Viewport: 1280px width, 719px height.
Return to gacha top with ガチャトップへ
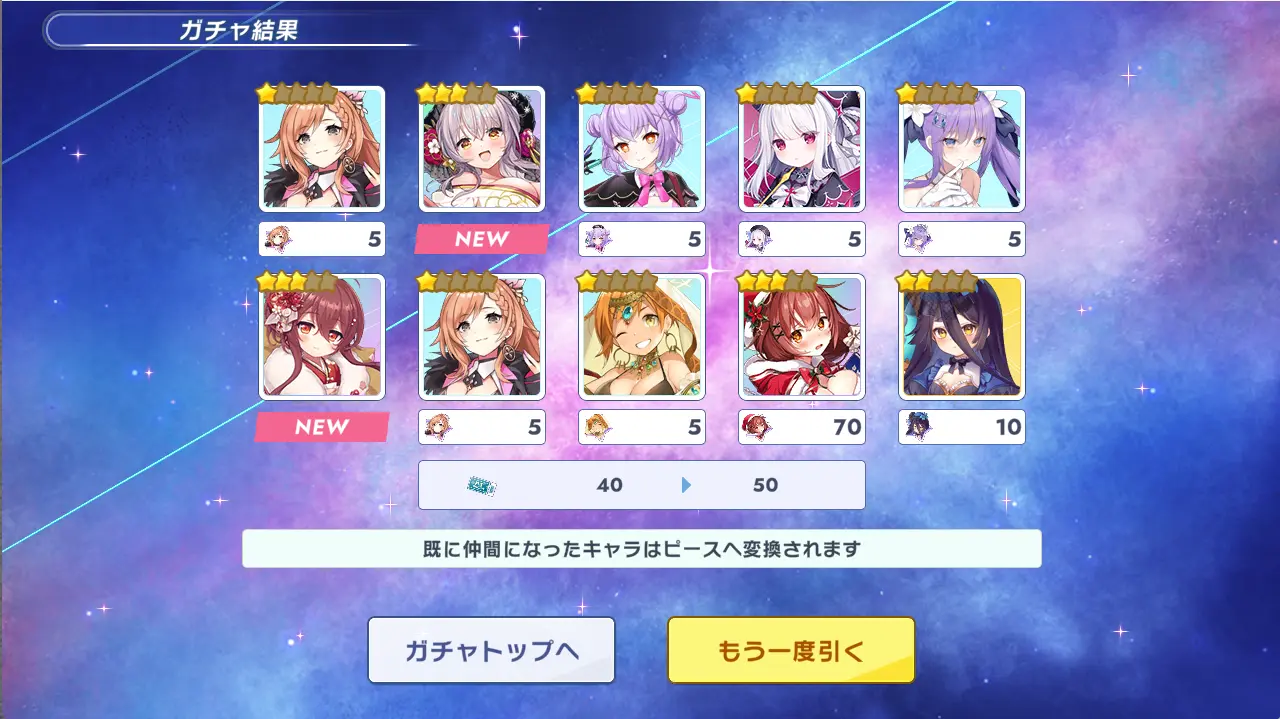(x=491, y=650)
